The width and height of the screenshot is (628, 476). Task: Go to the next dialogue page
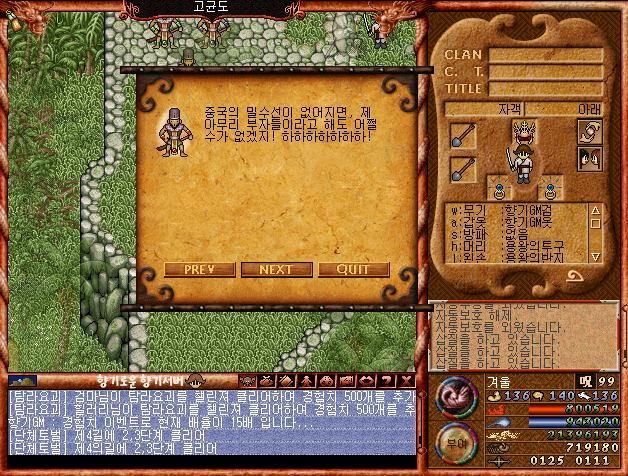(x=275, y=270)
